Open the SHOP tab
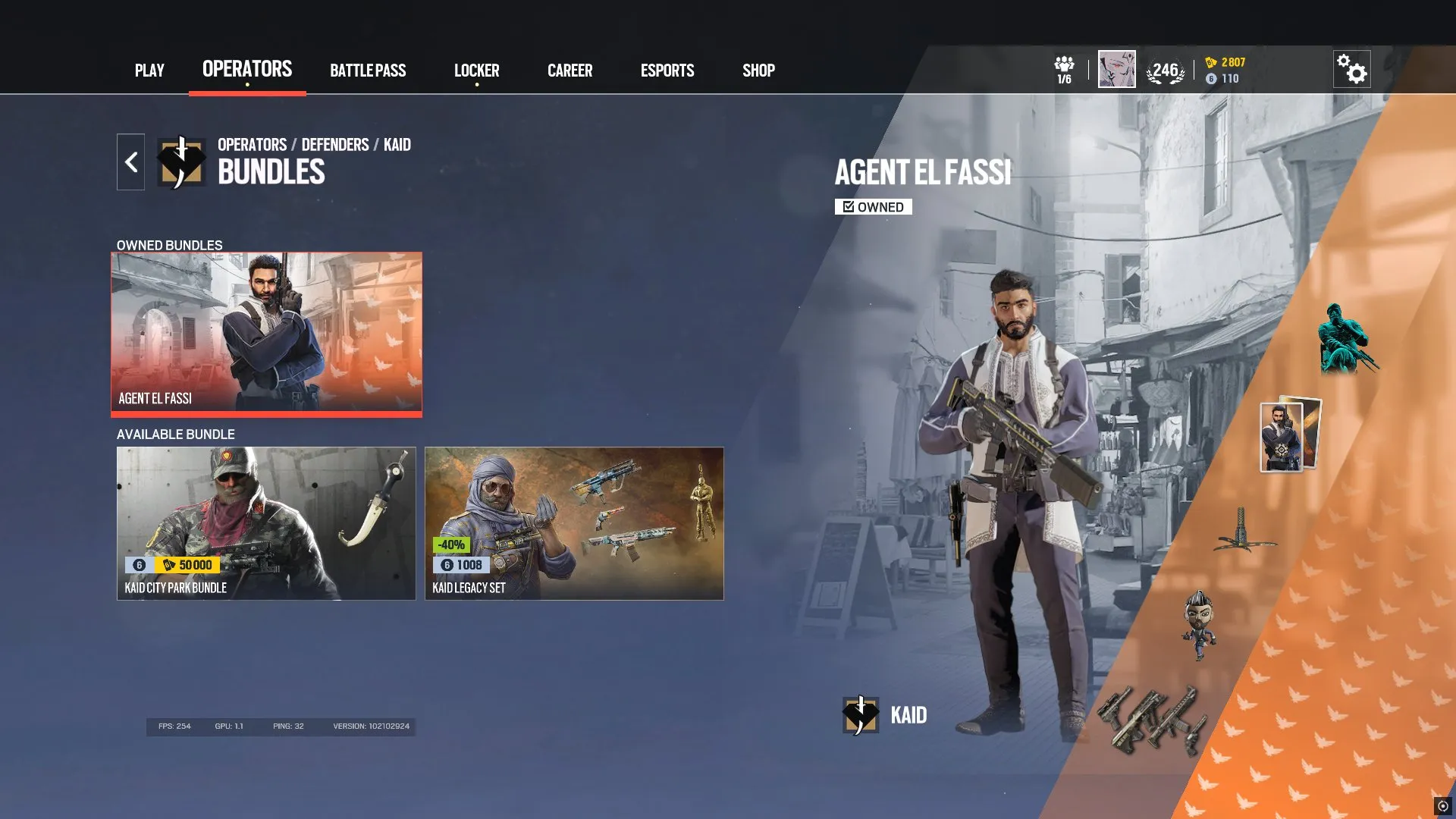 (x=758, y=71)
